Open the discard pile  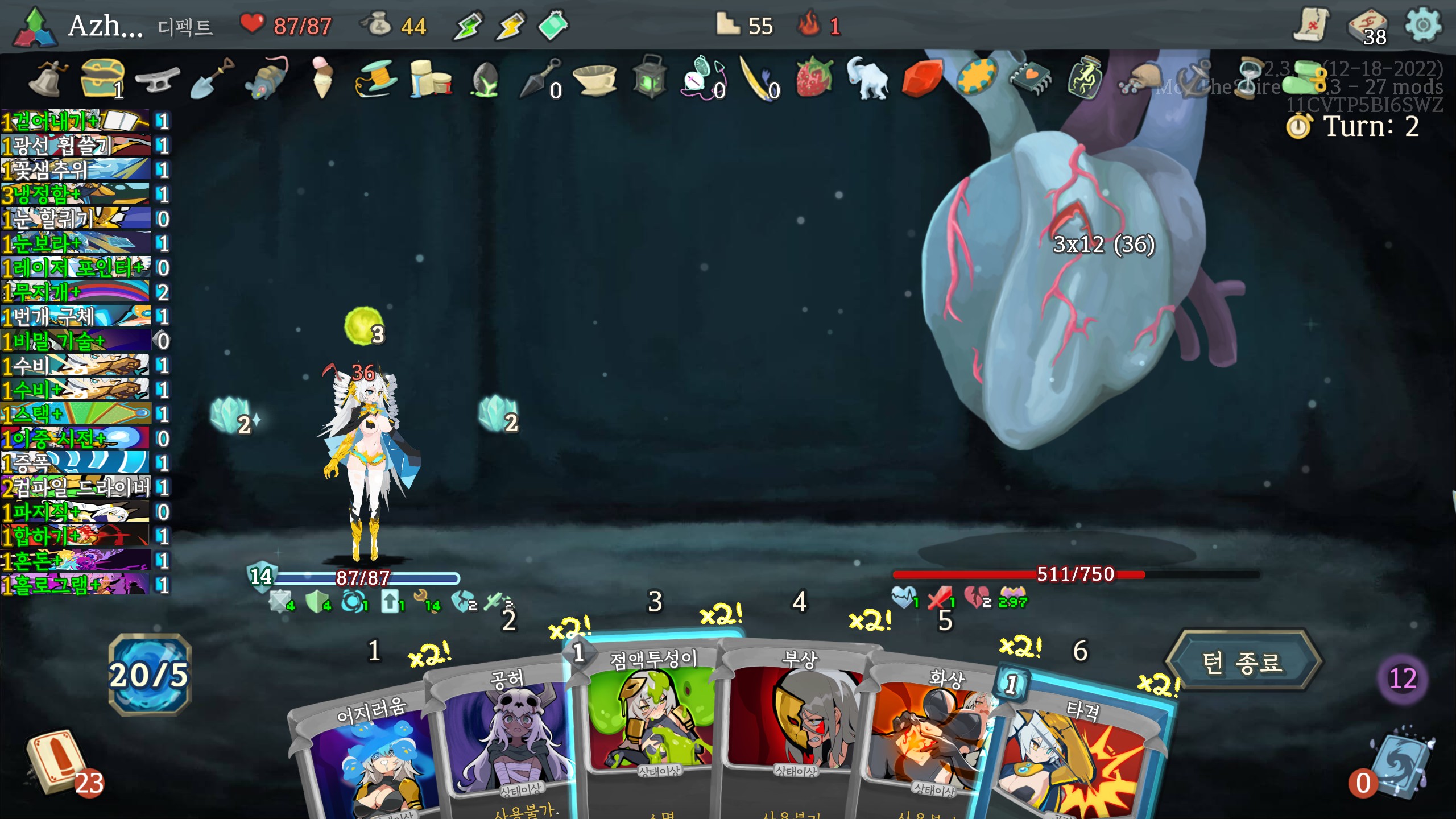1399,765
